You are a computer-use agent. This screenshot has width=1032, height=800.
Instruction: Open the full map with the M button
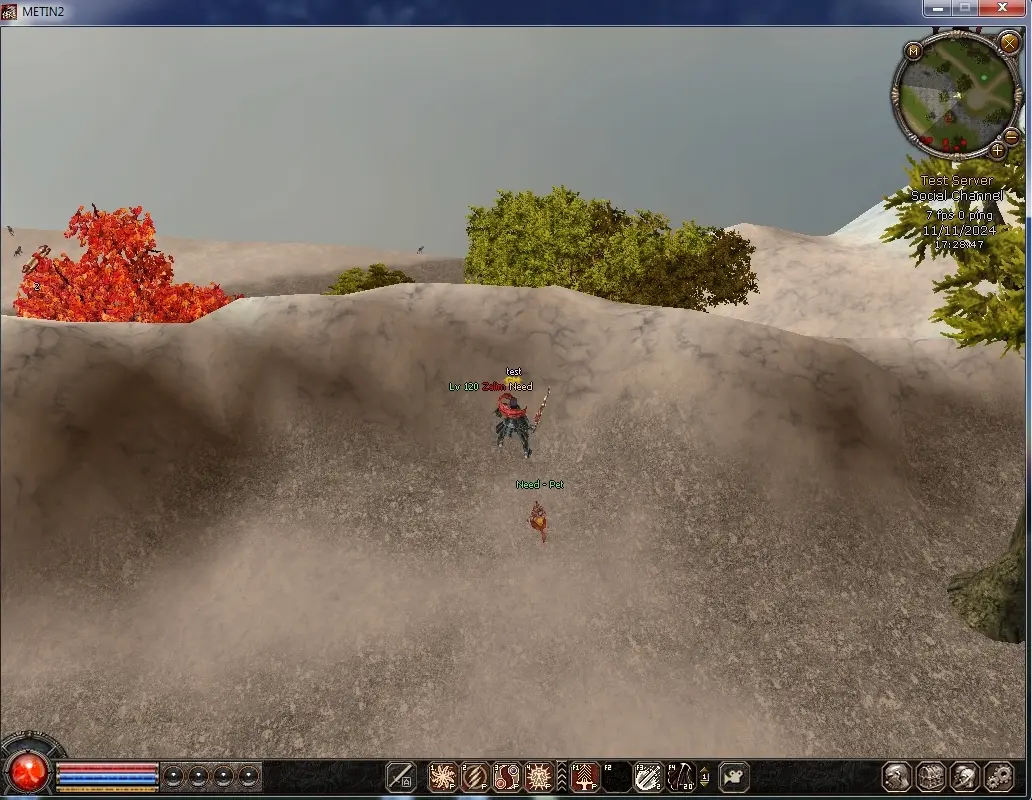coord(913,51)
